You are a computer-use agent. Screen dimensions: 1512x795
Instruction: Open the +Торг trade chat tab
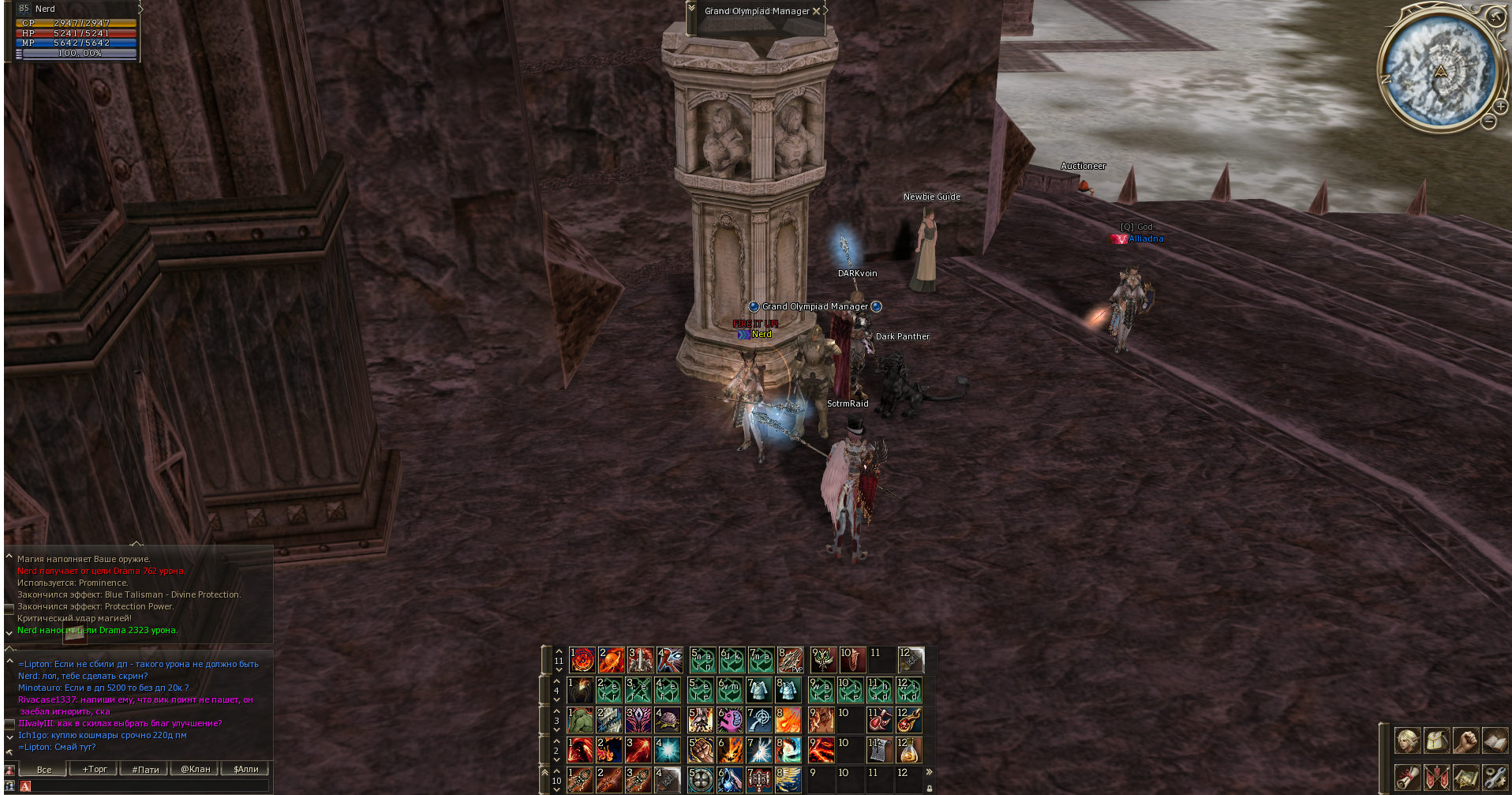coord(95,769)
